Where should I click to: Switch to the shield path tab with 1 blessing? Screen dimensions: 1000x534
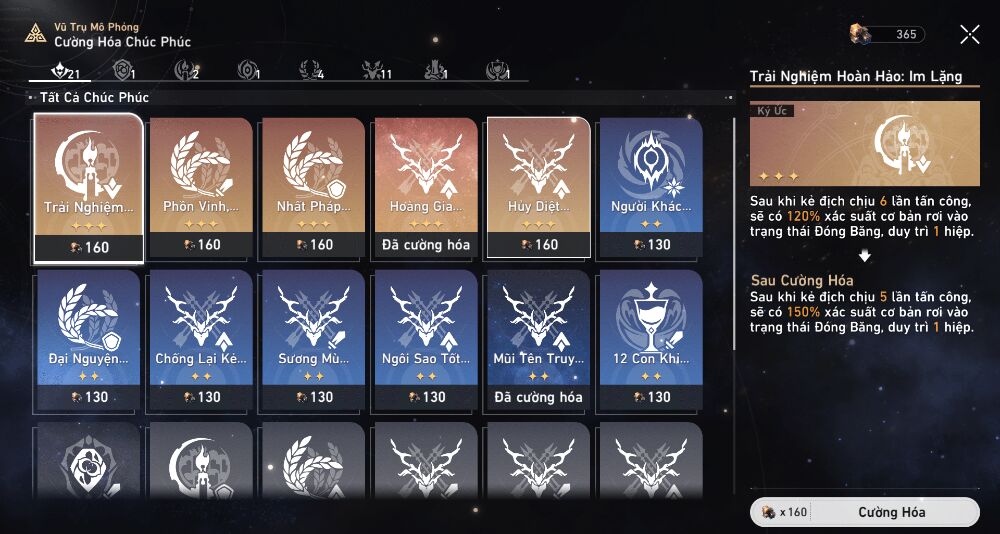tap(124, 71)
